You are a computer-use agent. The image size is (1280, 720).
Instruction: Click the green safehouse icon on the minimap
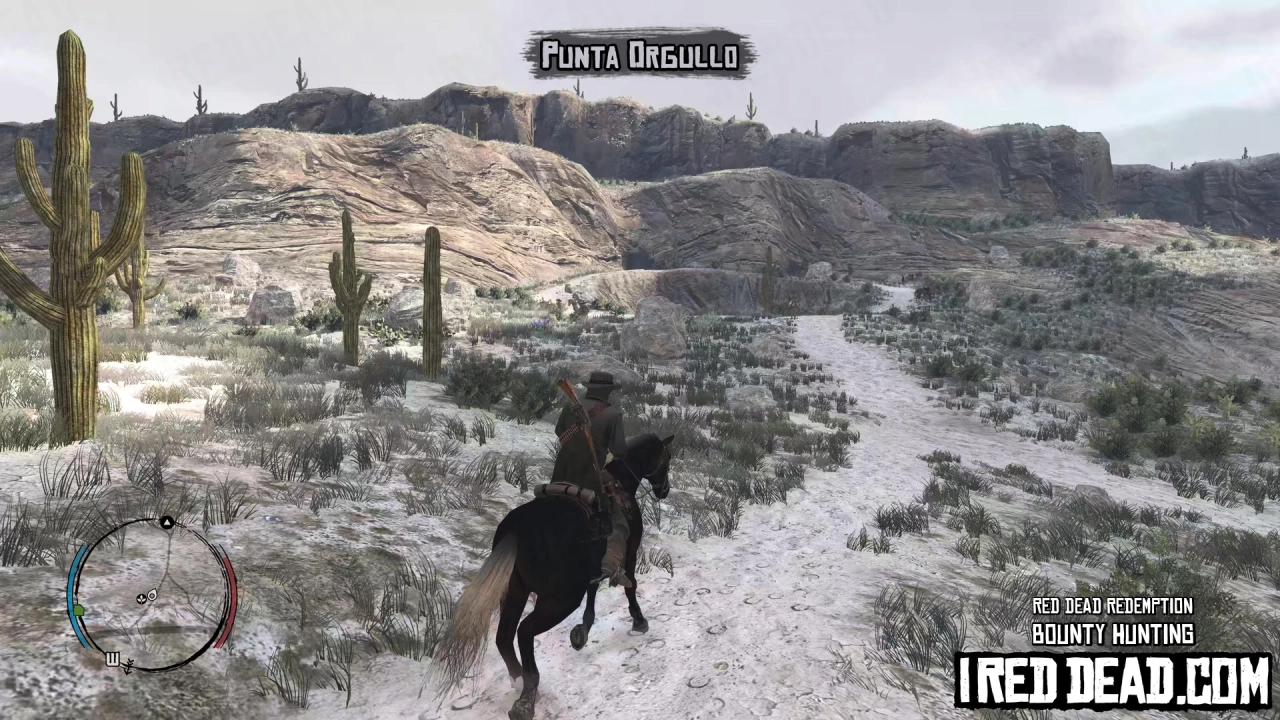click(x=79, y=610)
